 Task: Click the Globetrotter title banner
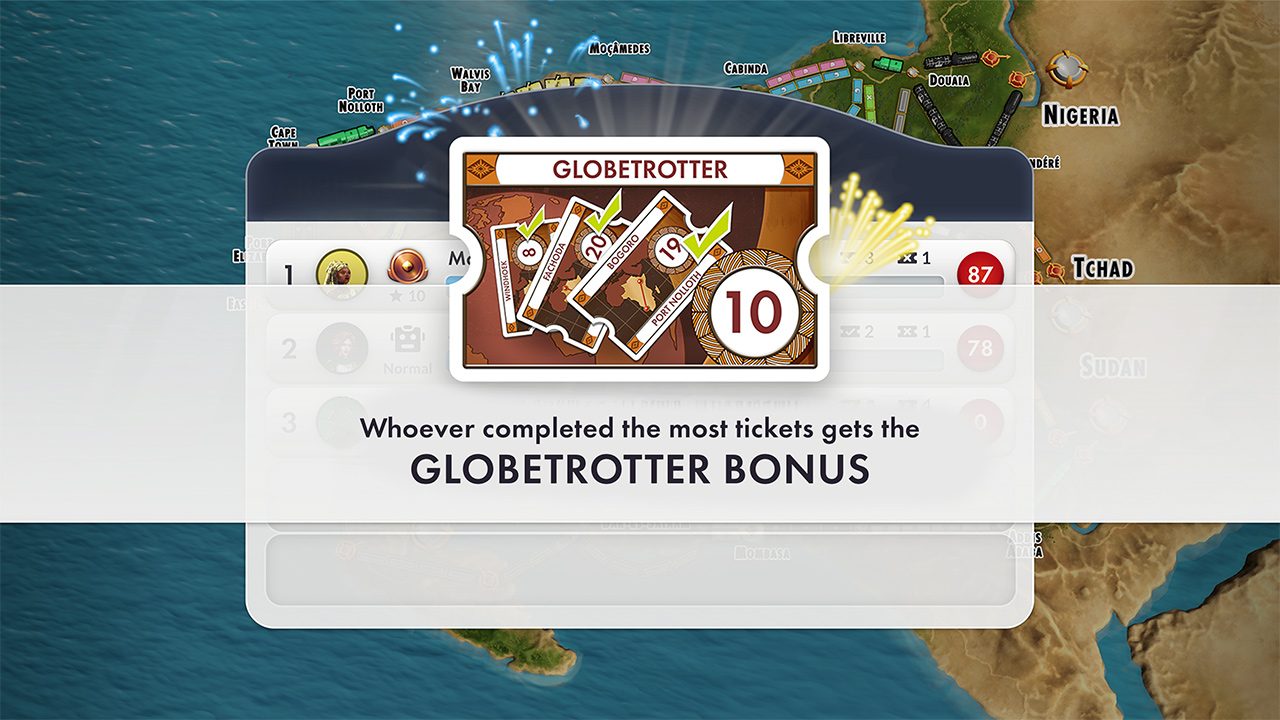640,170
